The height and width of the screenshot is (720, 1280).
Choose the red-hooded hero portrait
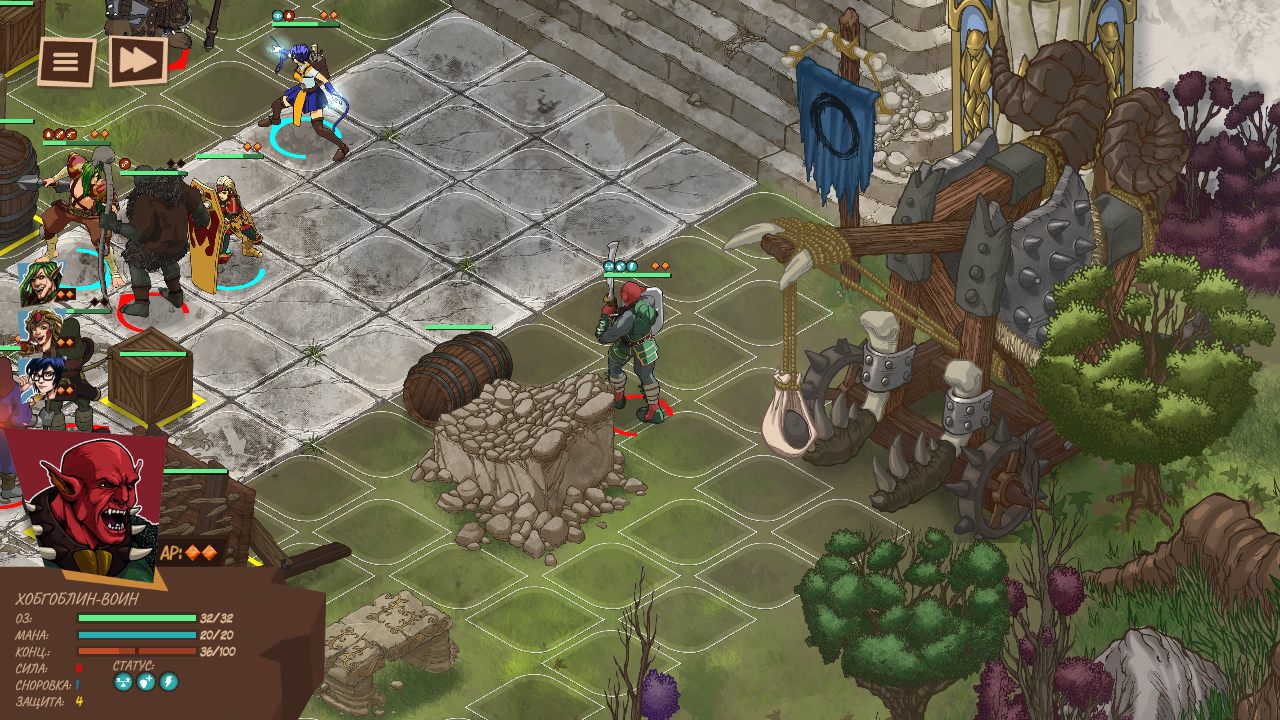(x=40, y=330)
